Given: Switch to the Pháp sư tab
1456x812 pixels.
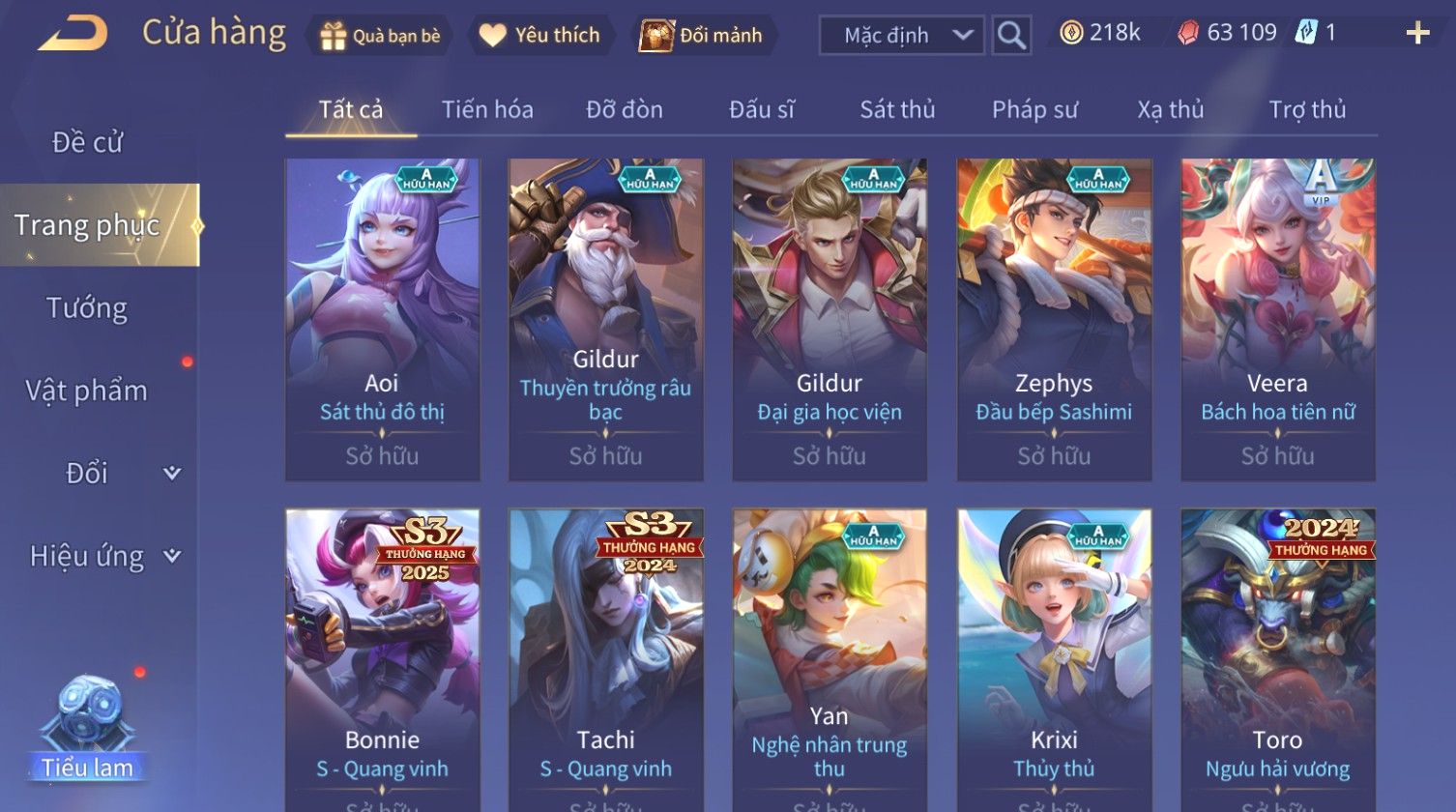Looking at the screenshot, I should click(x=1034, y=109).
